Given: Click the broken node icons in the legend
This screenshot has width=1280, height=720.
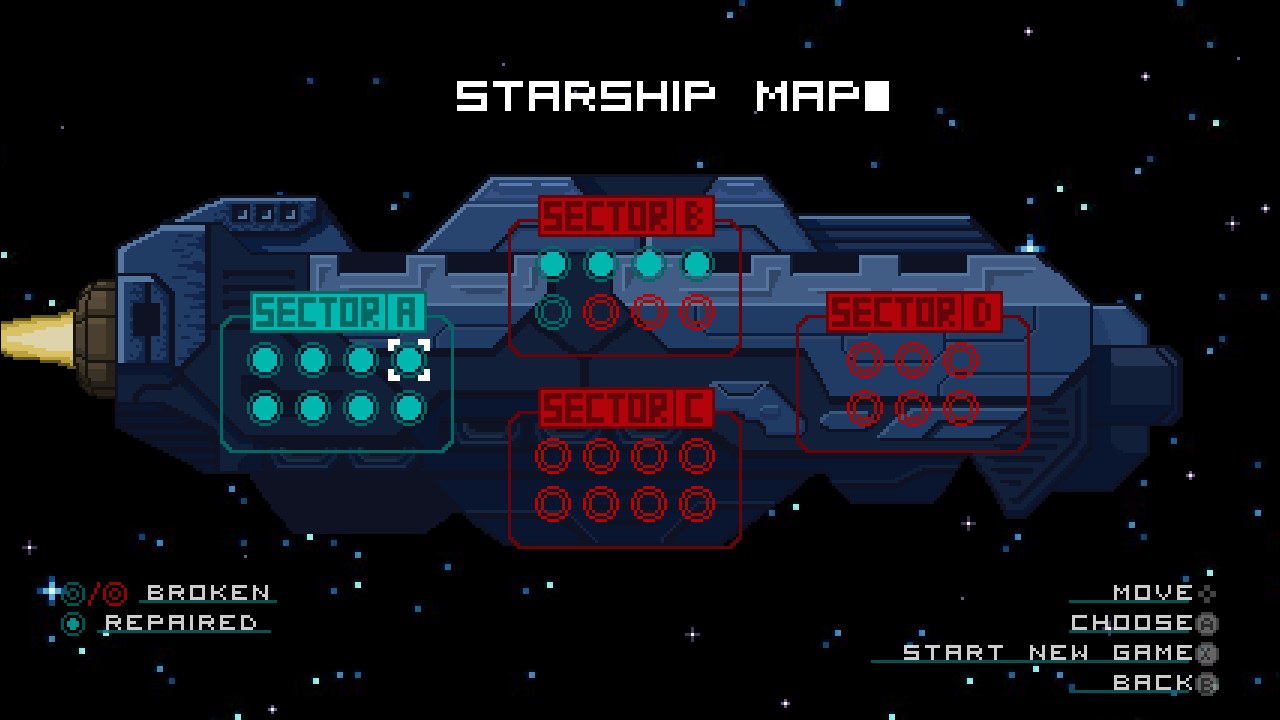Looking at the screenshot, I should coord(93,592).
